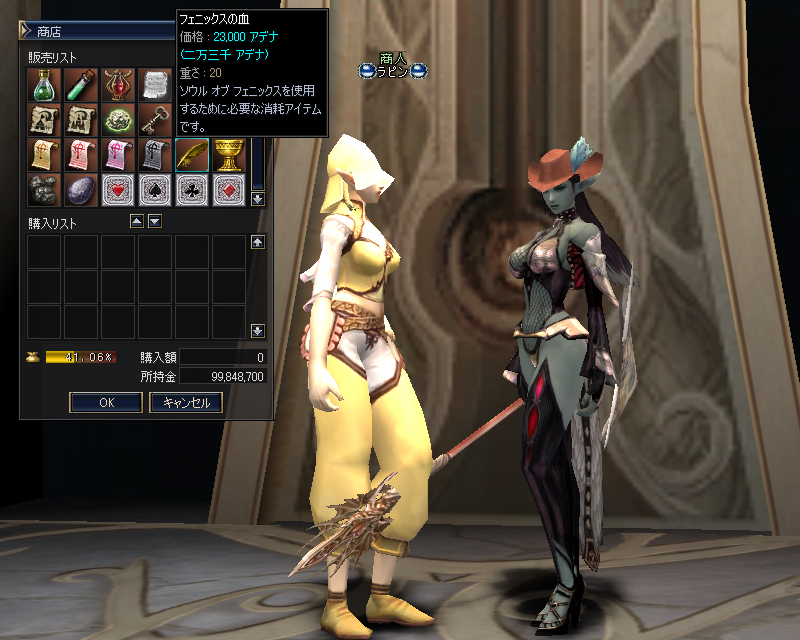
Task: Choose the iron key item
Action: click(x=155, y=120)
